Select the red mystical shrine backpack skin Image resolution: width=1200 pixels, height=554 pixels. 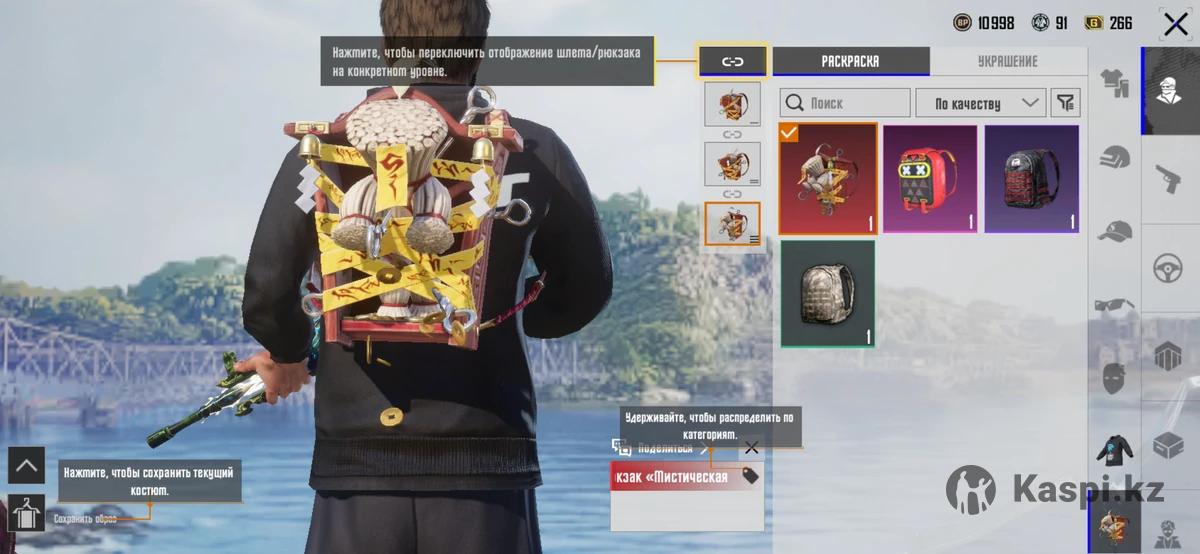pos(828,179)
